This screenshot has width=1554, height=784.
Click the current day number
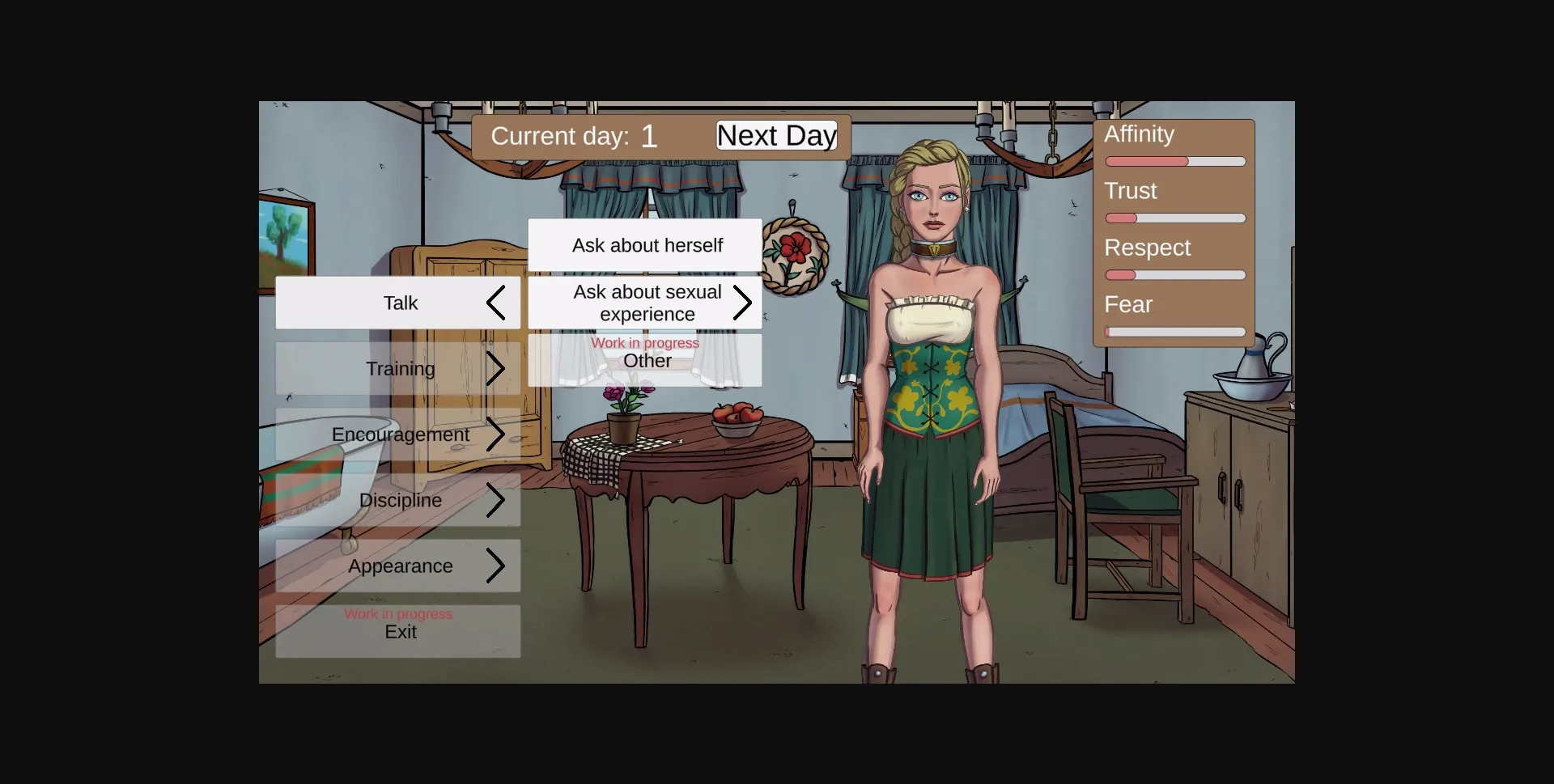tap(649, 135)
